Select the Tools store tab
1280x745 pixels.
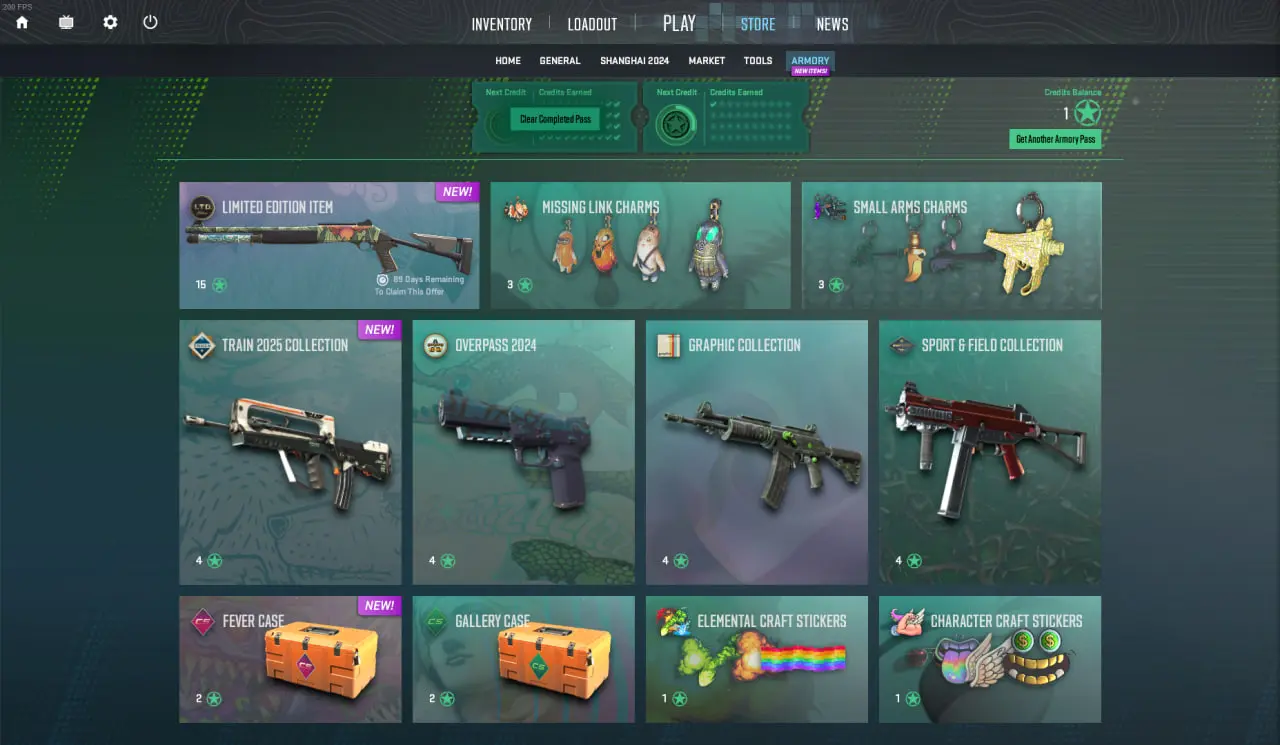pyautogui.click(x=758, y=61)
